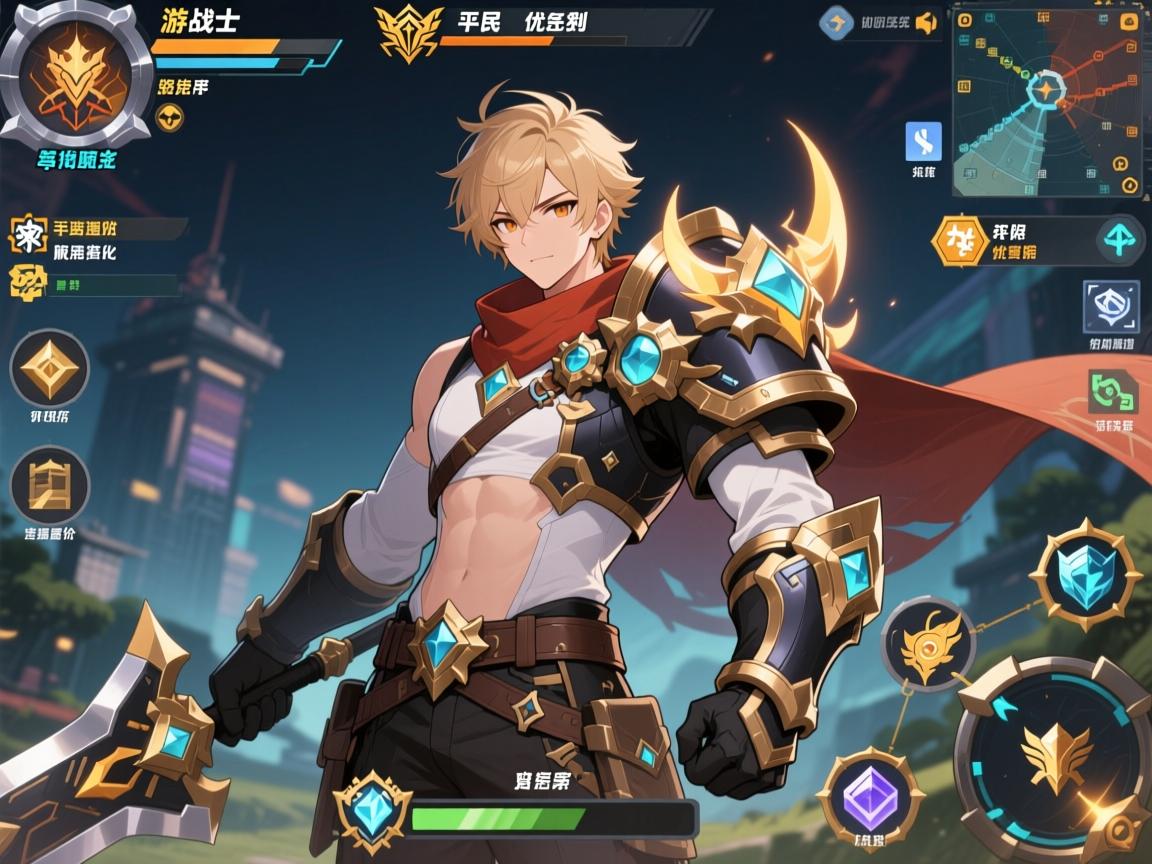This screenshot has width=1152, height=864.
Task: Select the yellow square quest tracker icon
Action: (27, 236)
